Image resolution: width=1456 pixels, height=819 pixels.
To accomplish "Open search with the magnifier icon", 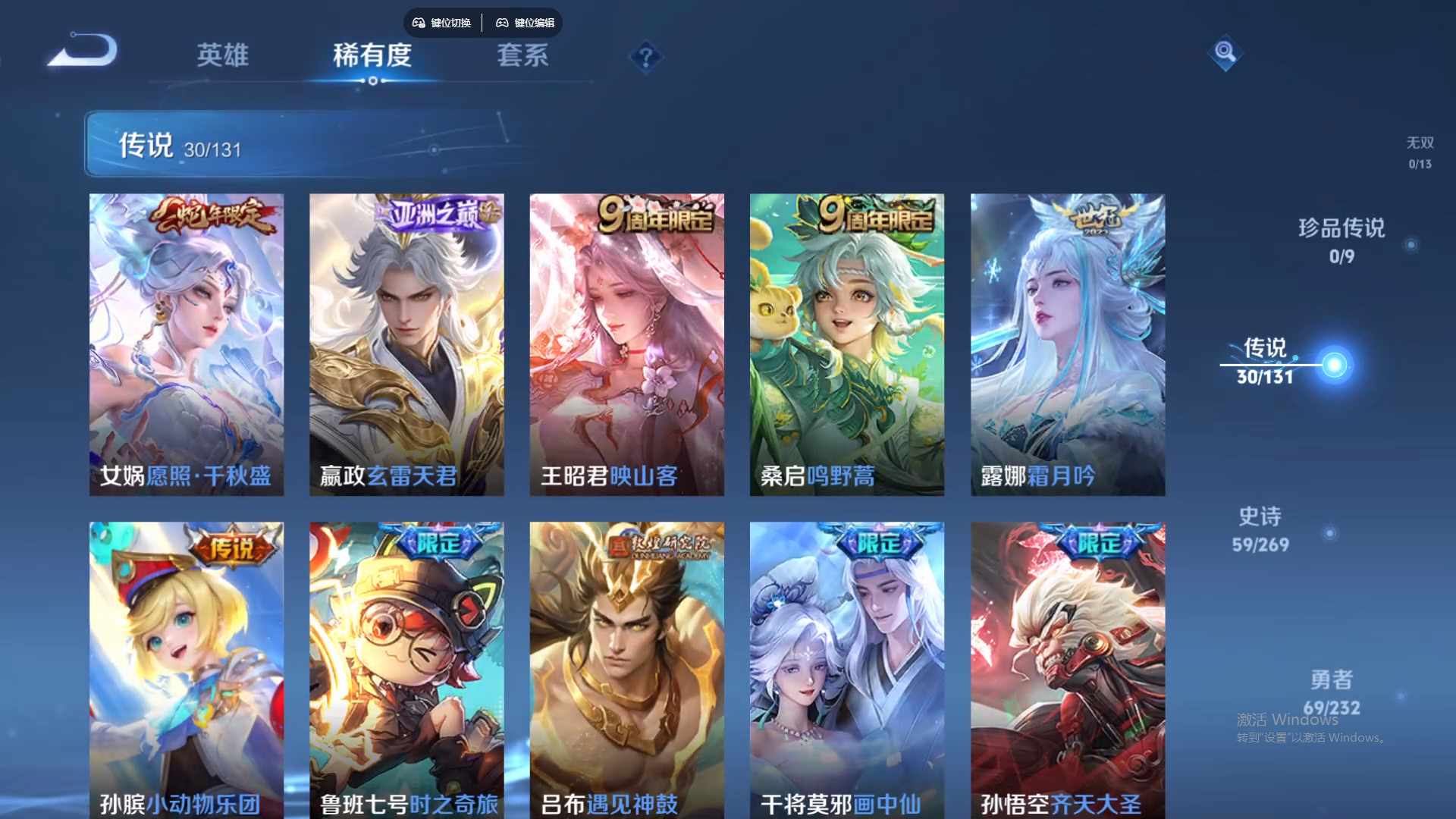I will pyautogui.click(x=1225, y=52).
